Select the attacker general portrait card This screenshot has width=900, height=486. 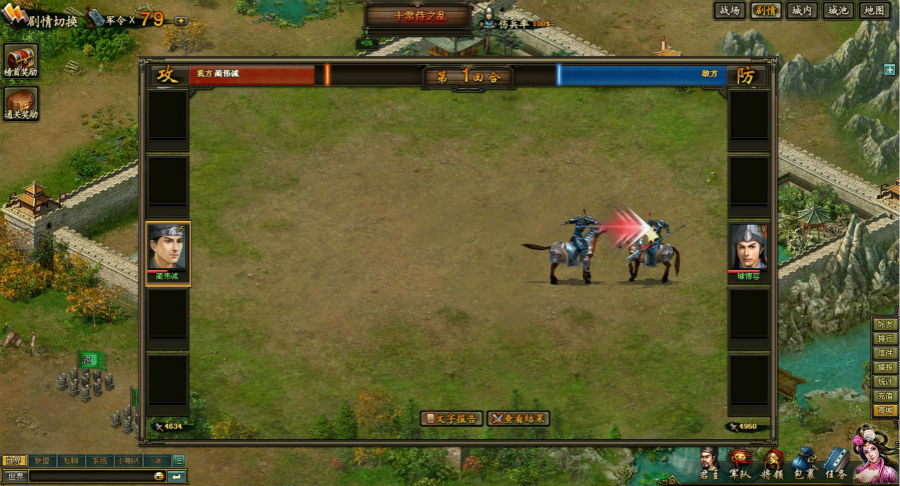pyautogui.click(x=168, y=252)
